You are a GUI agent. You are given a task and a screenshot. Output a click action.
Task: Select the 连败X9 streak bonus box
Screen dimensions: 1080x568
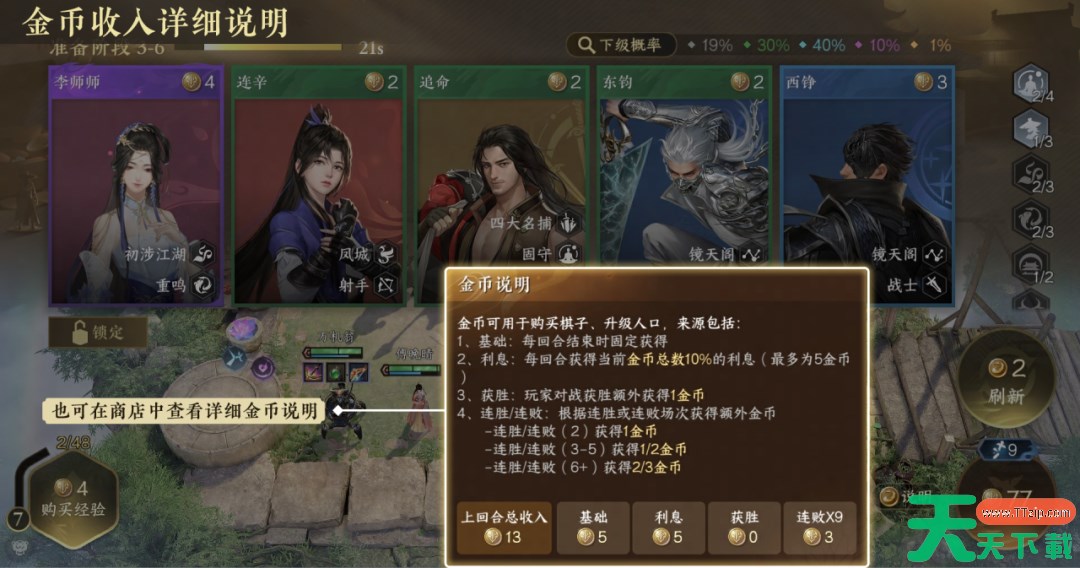(819, 527)
